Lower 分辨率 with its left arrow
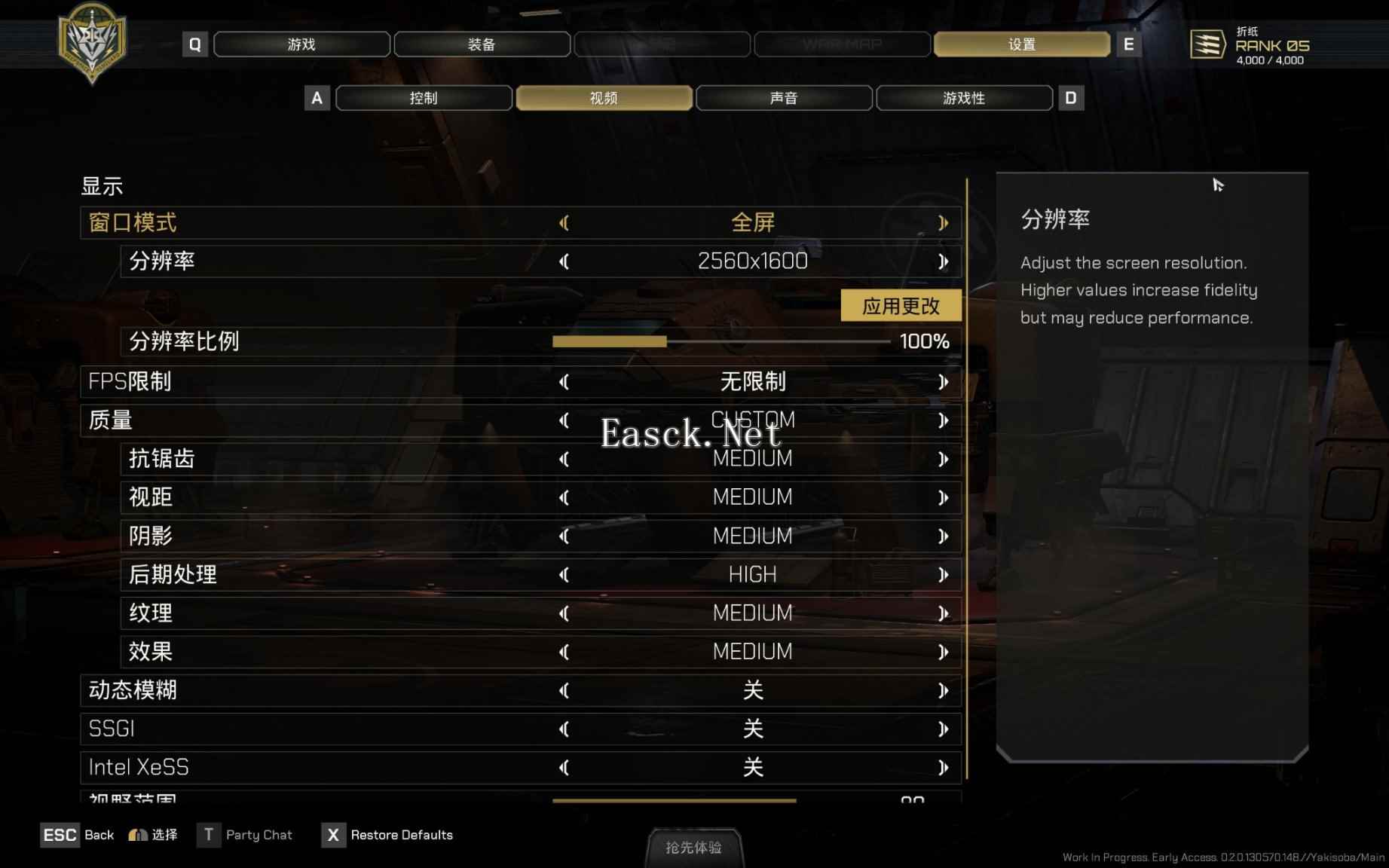Screen dimensions: 1389x868 click(x=564, y=261)
